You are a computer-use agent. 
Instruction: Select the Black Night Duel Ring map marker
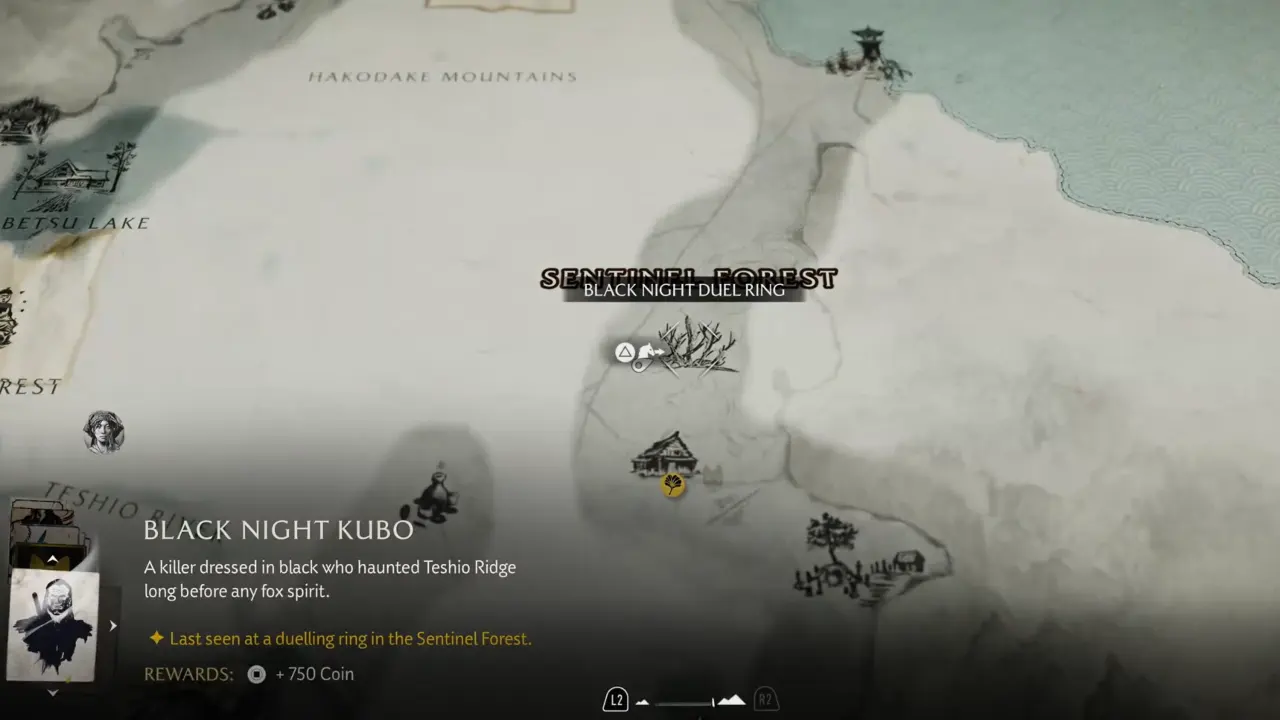tap(698, 347)
